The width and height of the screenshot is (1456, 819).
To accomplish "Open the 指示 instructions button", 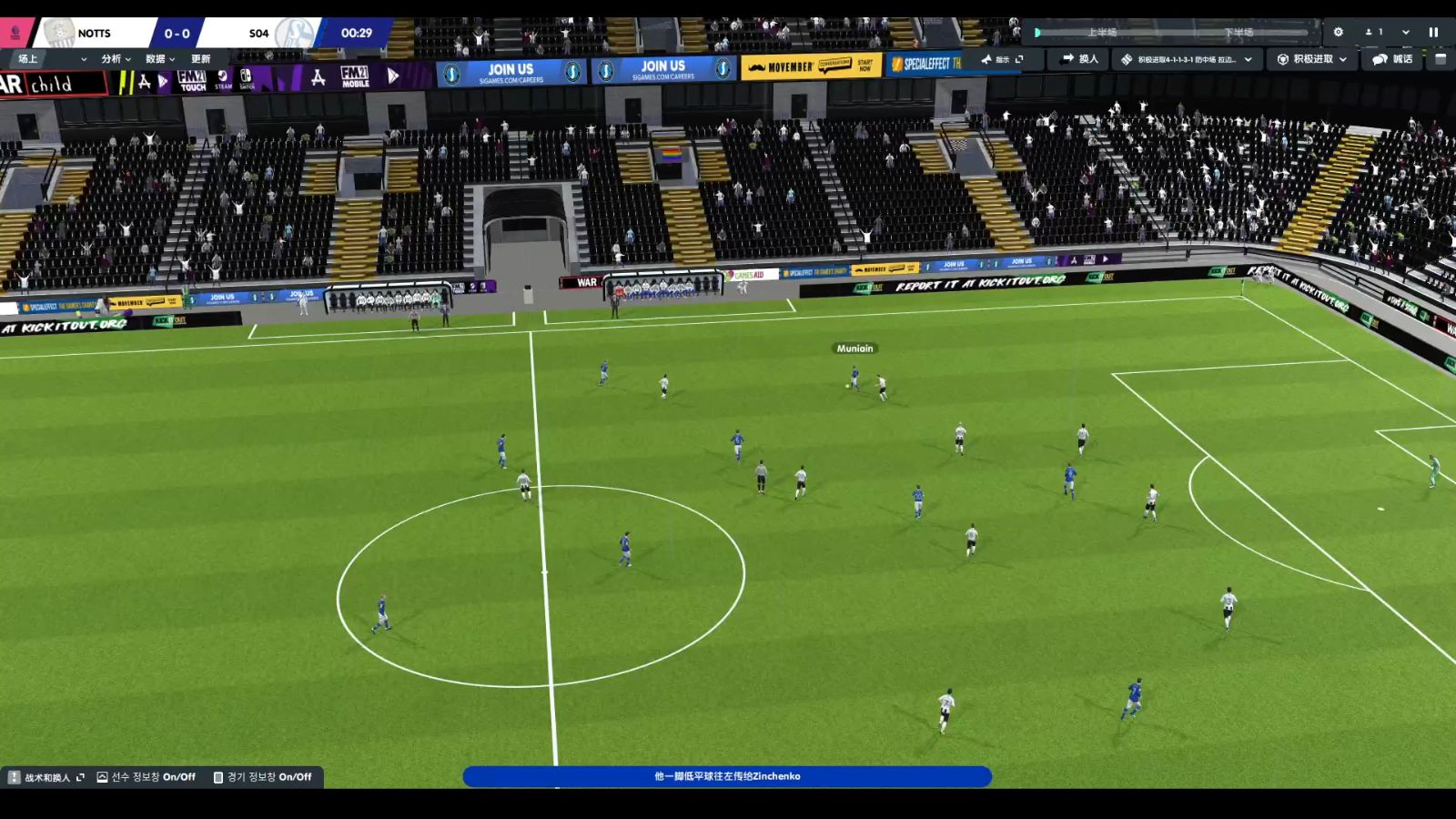I will click(1001, 59).
